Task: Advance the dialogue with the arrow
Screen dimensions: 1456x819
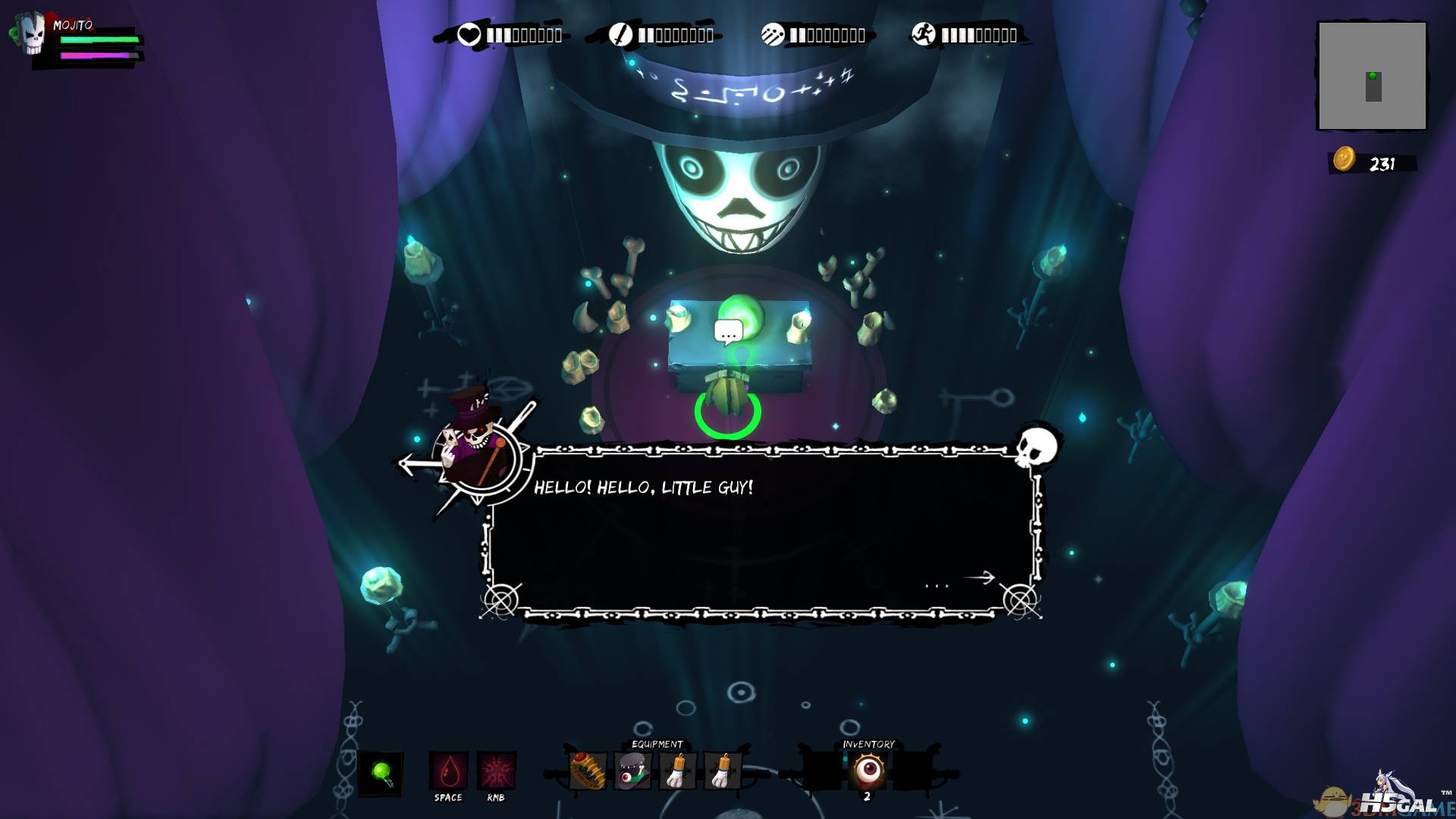Action: (x=979, y=578)
